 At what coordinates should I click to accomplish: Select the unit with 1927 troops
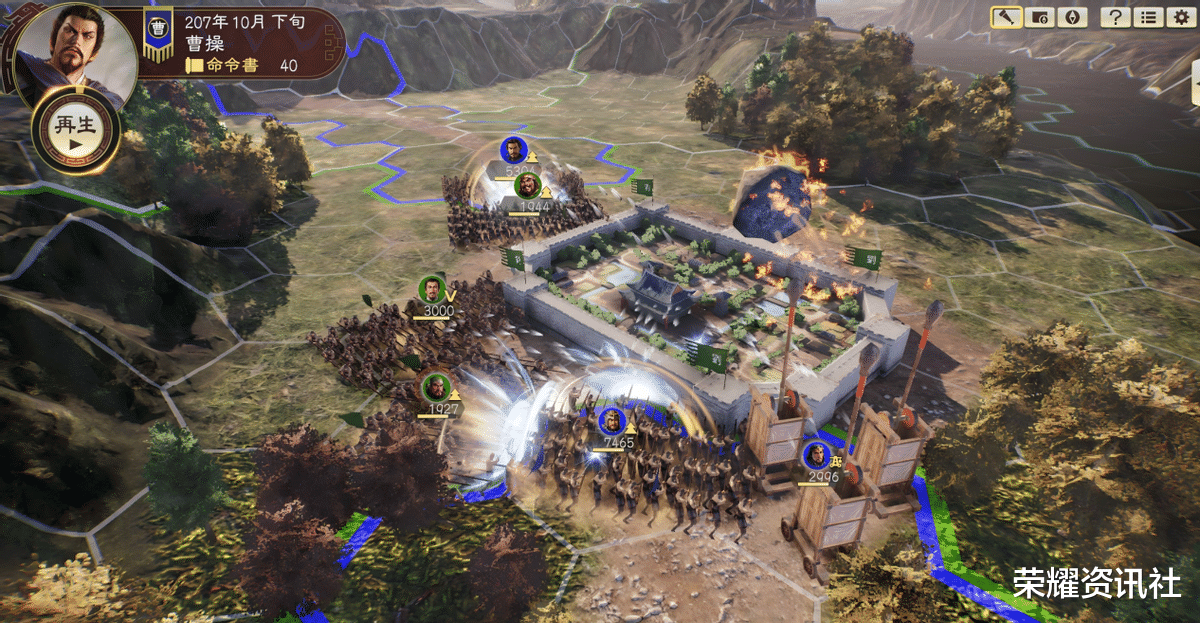436,387
